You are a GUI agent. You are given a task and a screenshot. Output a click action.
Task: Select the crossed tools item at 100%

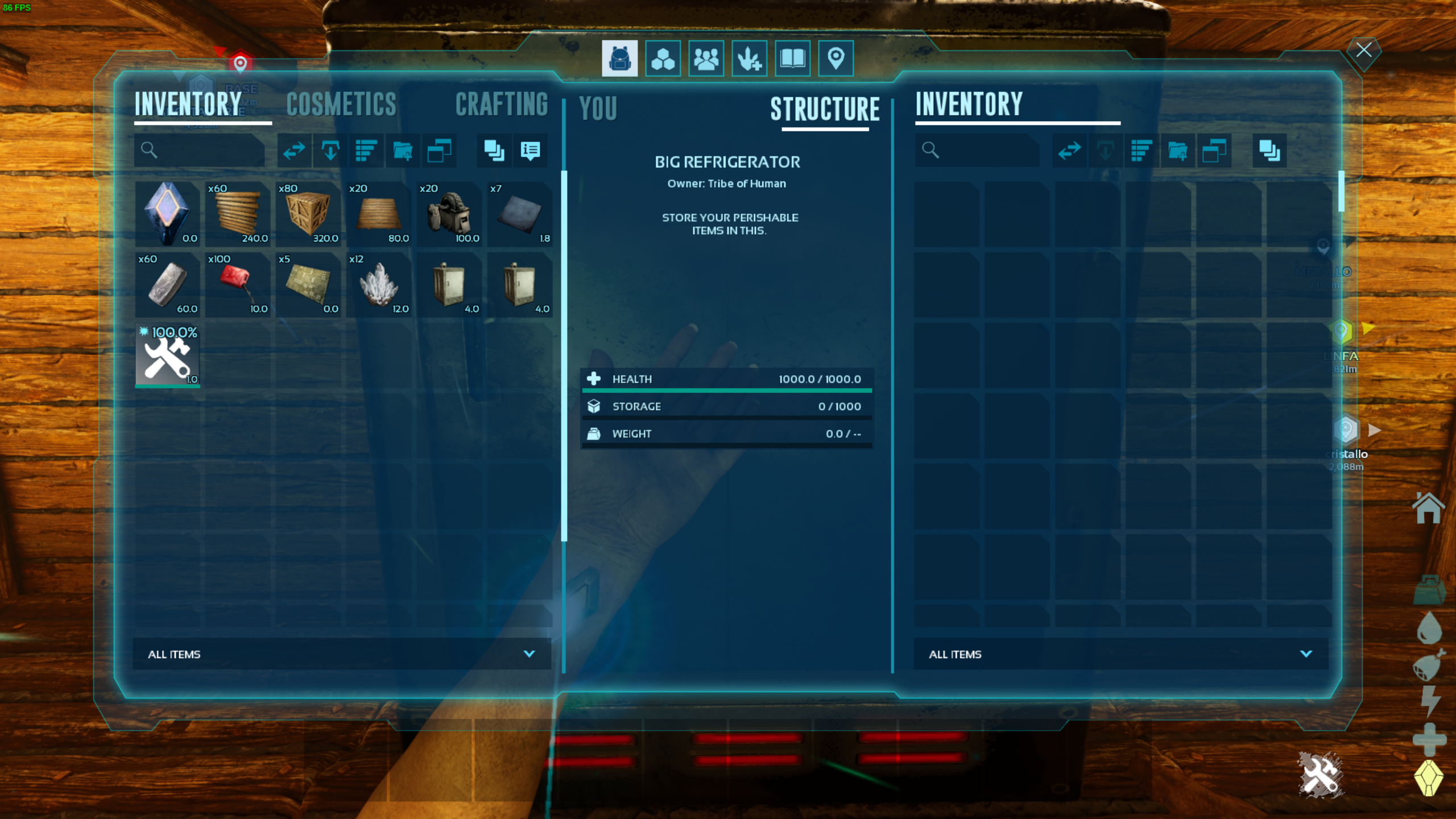pos(167,356)
